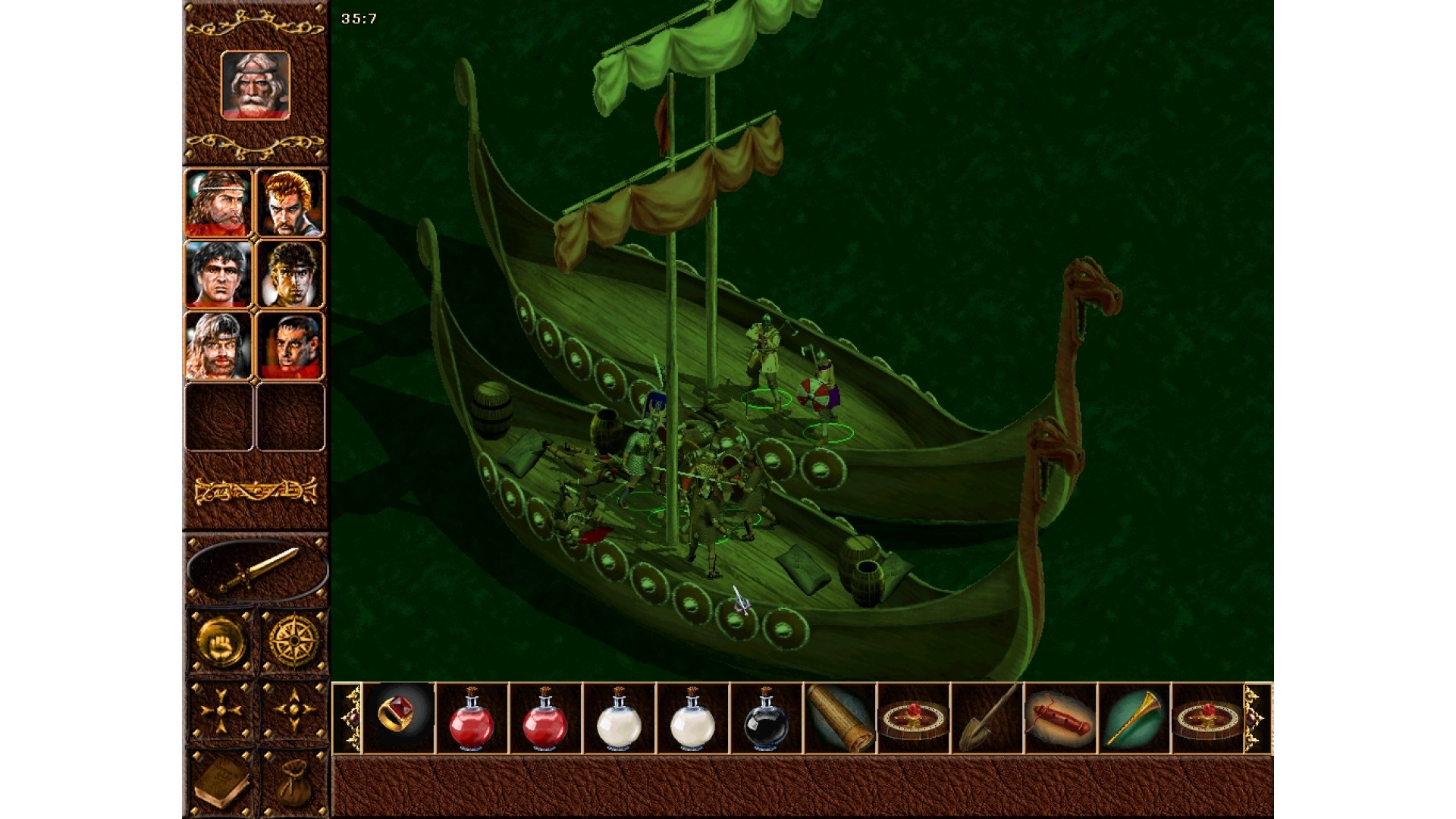This screenshot has height=819, width=1456.
Task: Open the journal book
Action: click(x=220, y=784)
